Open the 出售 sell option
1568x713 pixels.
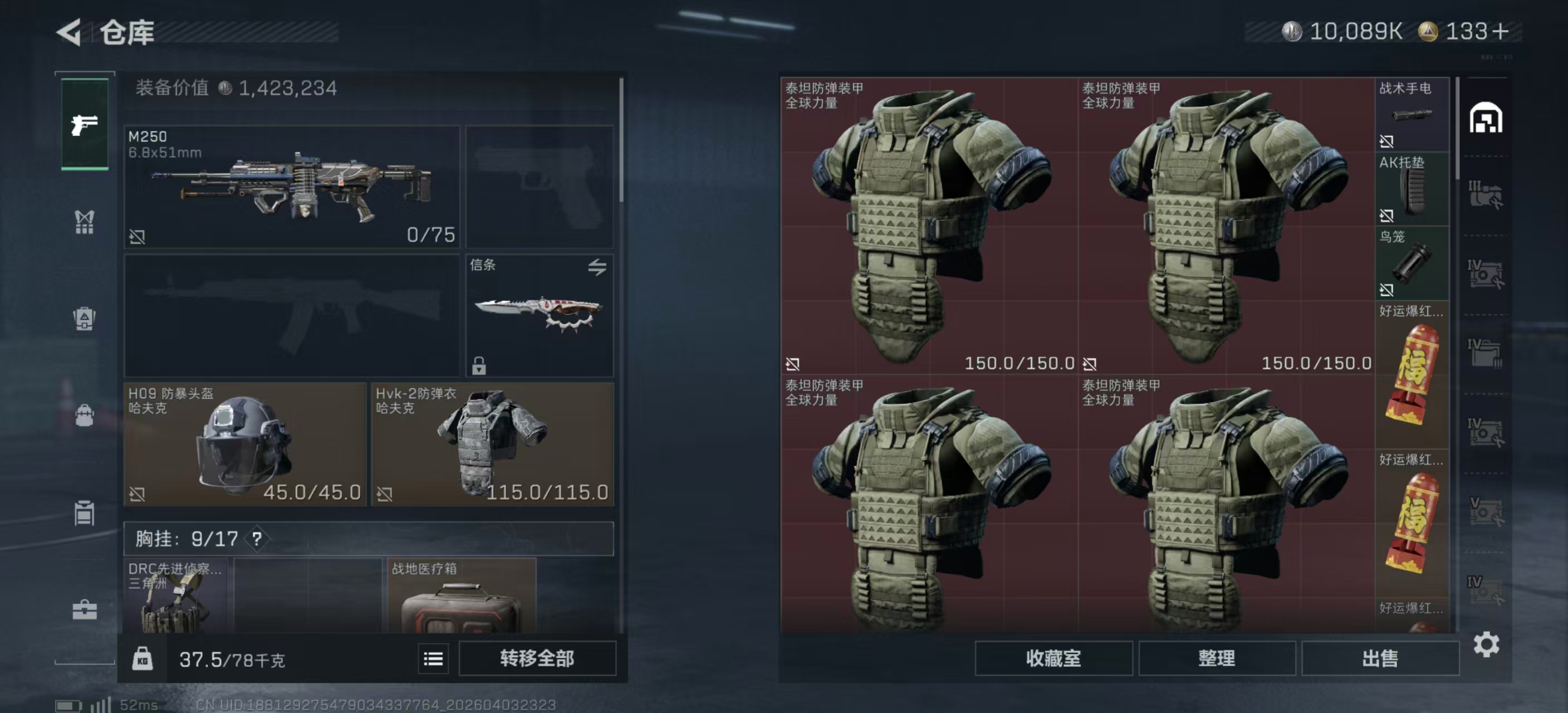click(1380, 658)
